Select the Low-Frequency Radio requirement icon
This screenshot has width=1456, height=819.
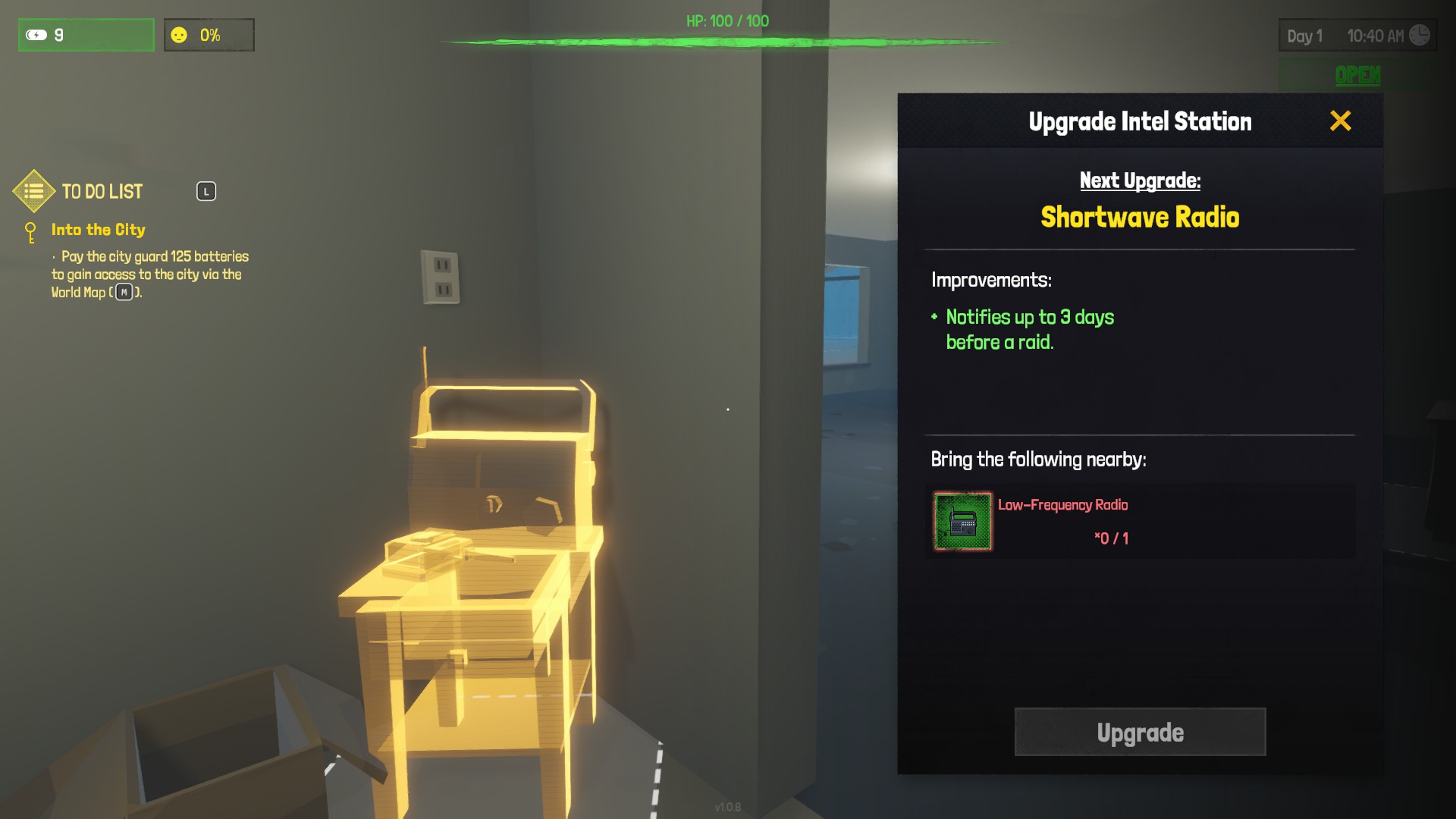[x=962, y=521]
